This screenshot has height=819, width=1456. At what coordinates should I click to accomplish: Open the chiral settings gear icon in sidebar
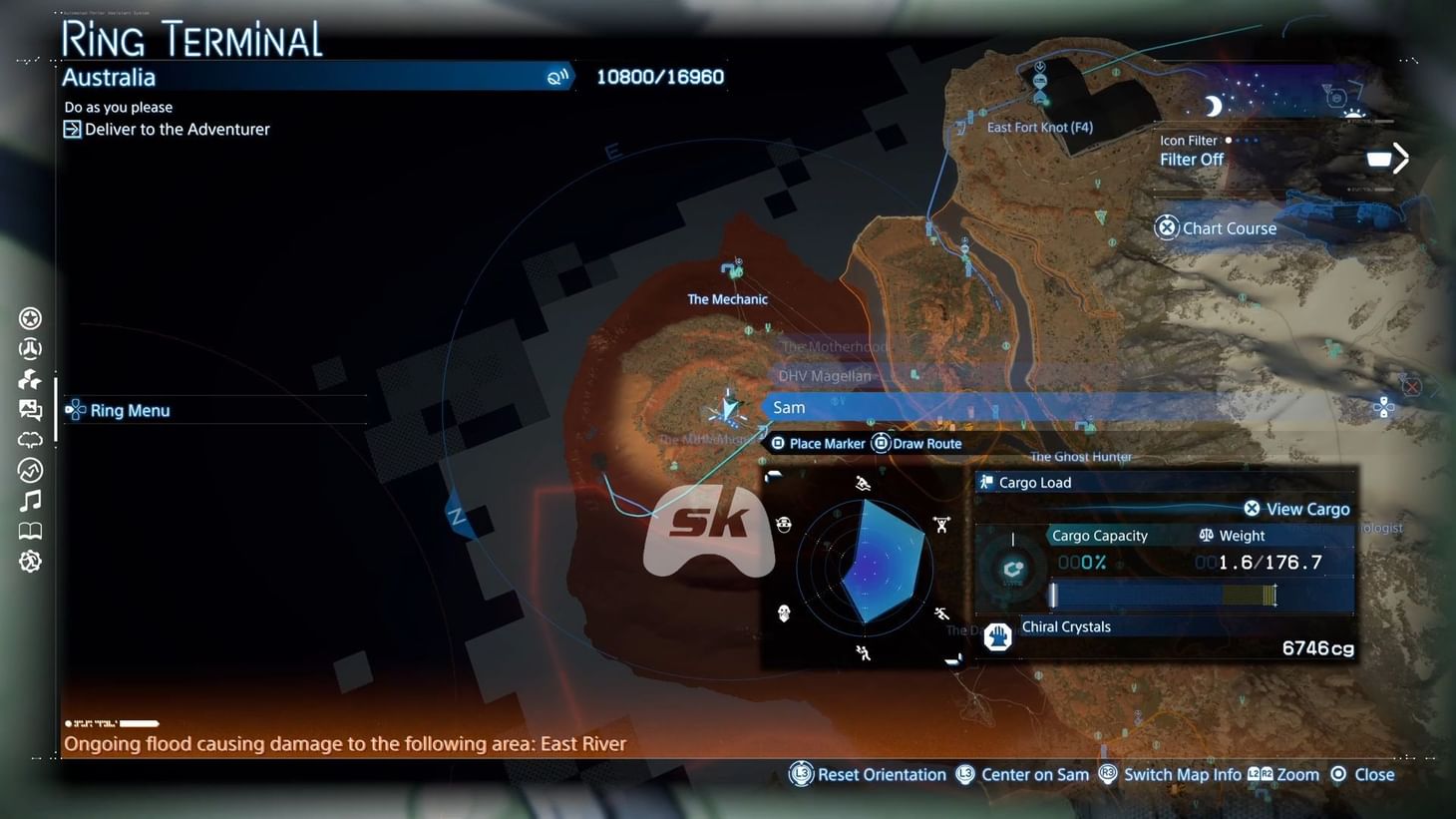(x=30, y=561)
